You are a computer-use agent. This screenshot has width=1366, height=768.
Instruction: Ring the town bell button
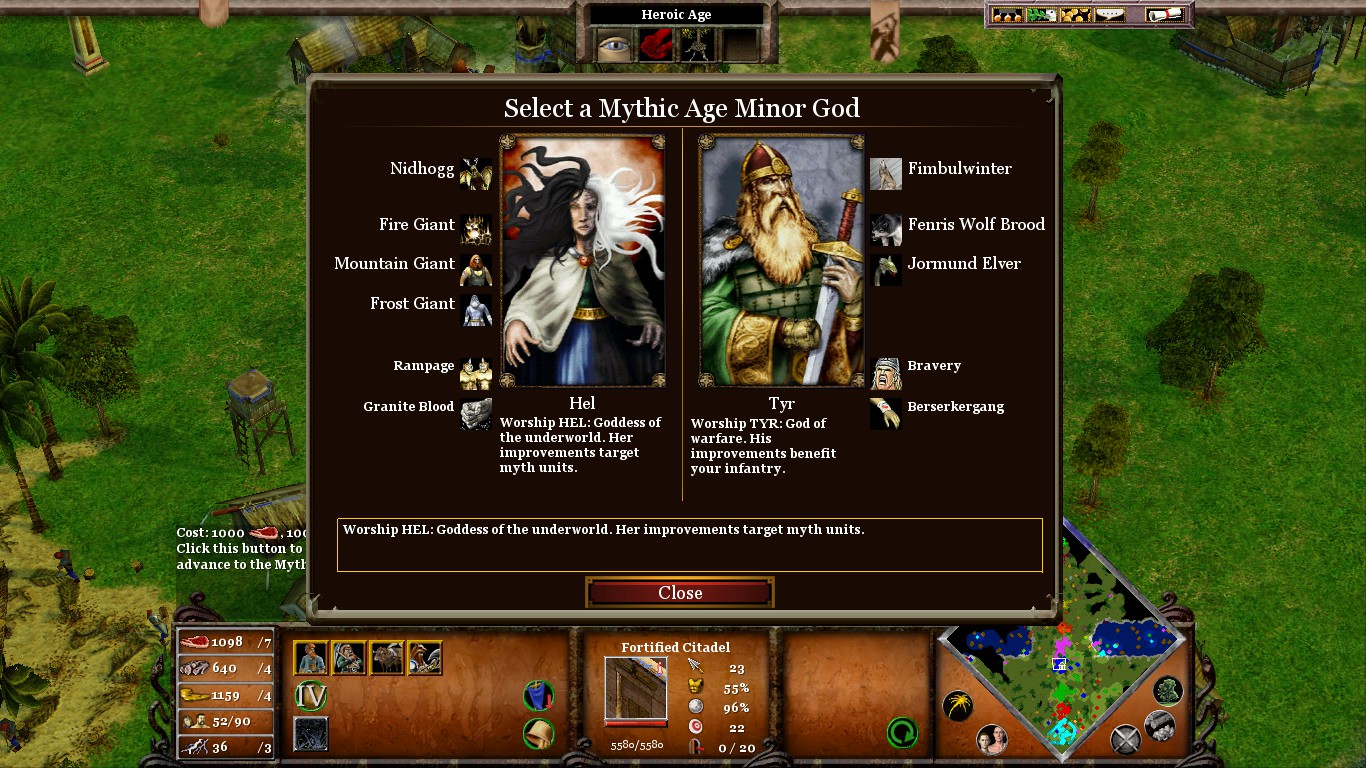tap(539, 733)
